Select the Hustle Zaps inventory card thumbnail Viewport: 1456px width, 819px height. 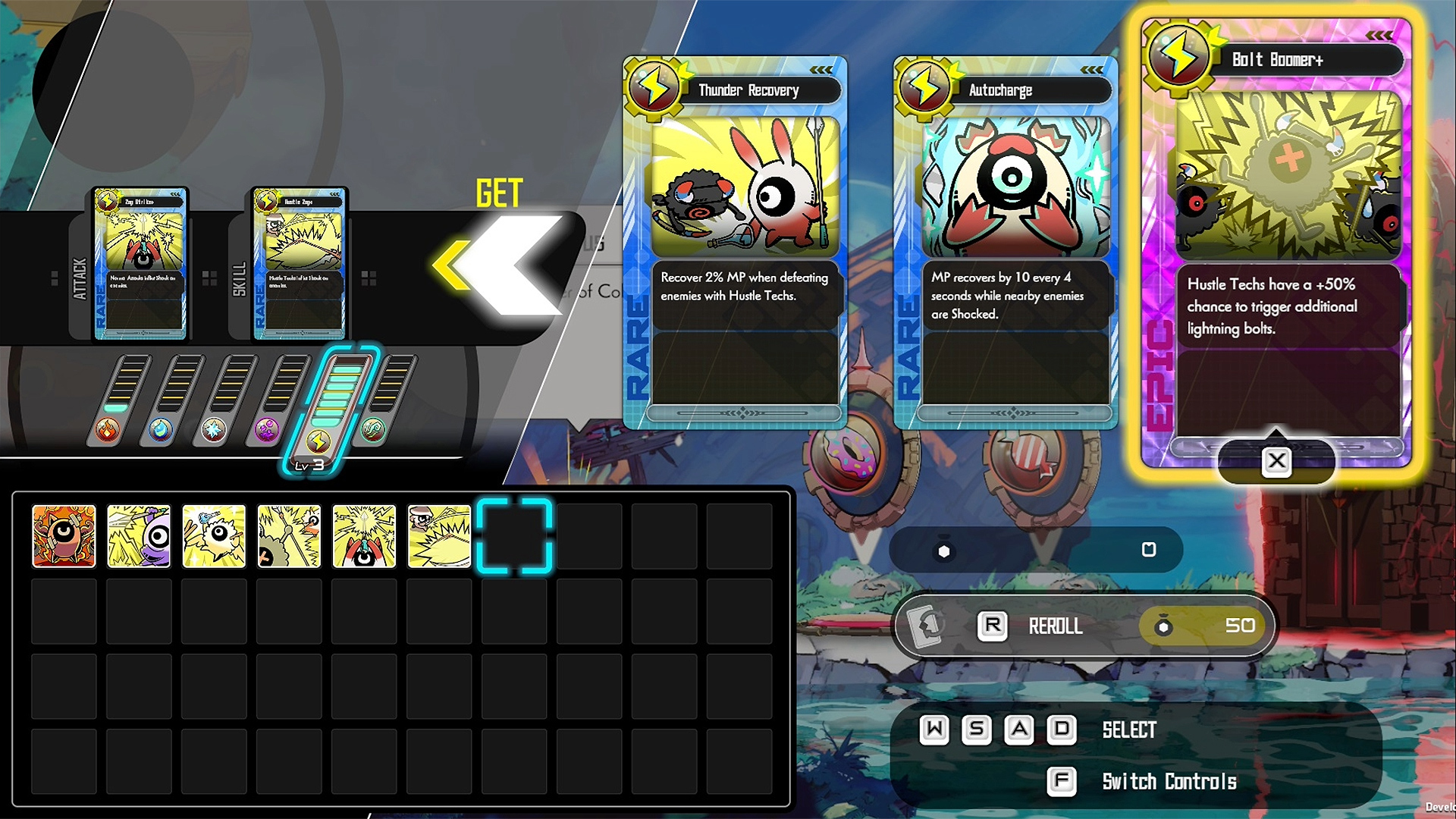(439, 536)
